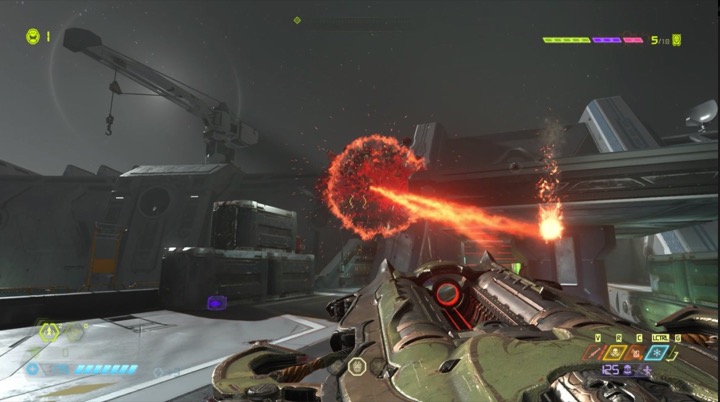Screen dimensions: 720x402
Task: Click the yellow hexagon dash icon
Action: pyautogui.click(x=48, y=331)
